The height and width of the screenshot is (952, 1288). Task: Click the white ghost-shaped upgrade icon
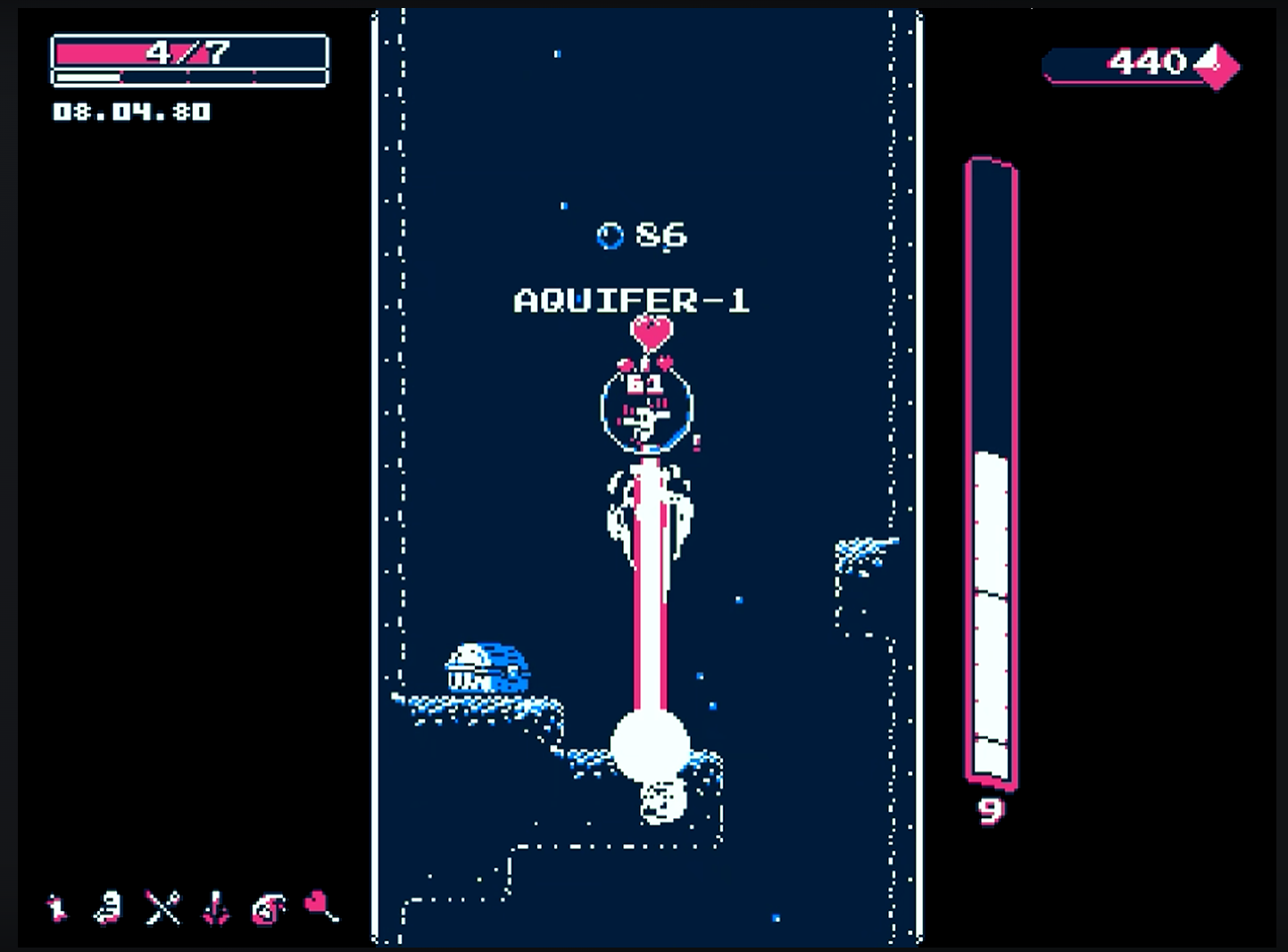109,908
